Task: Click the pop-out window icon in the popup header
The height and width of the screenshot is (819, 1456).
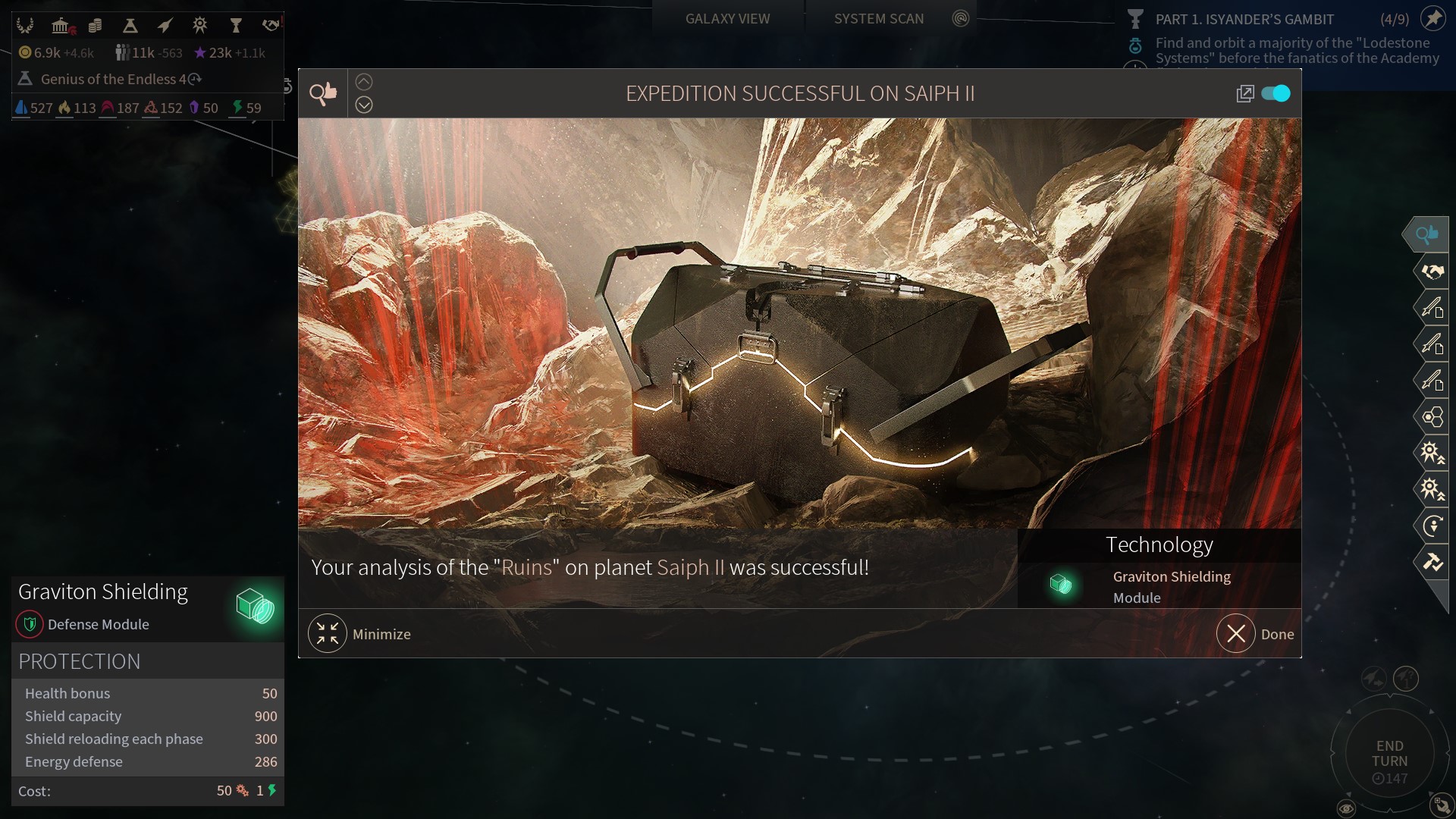Action: point(1244,93)
